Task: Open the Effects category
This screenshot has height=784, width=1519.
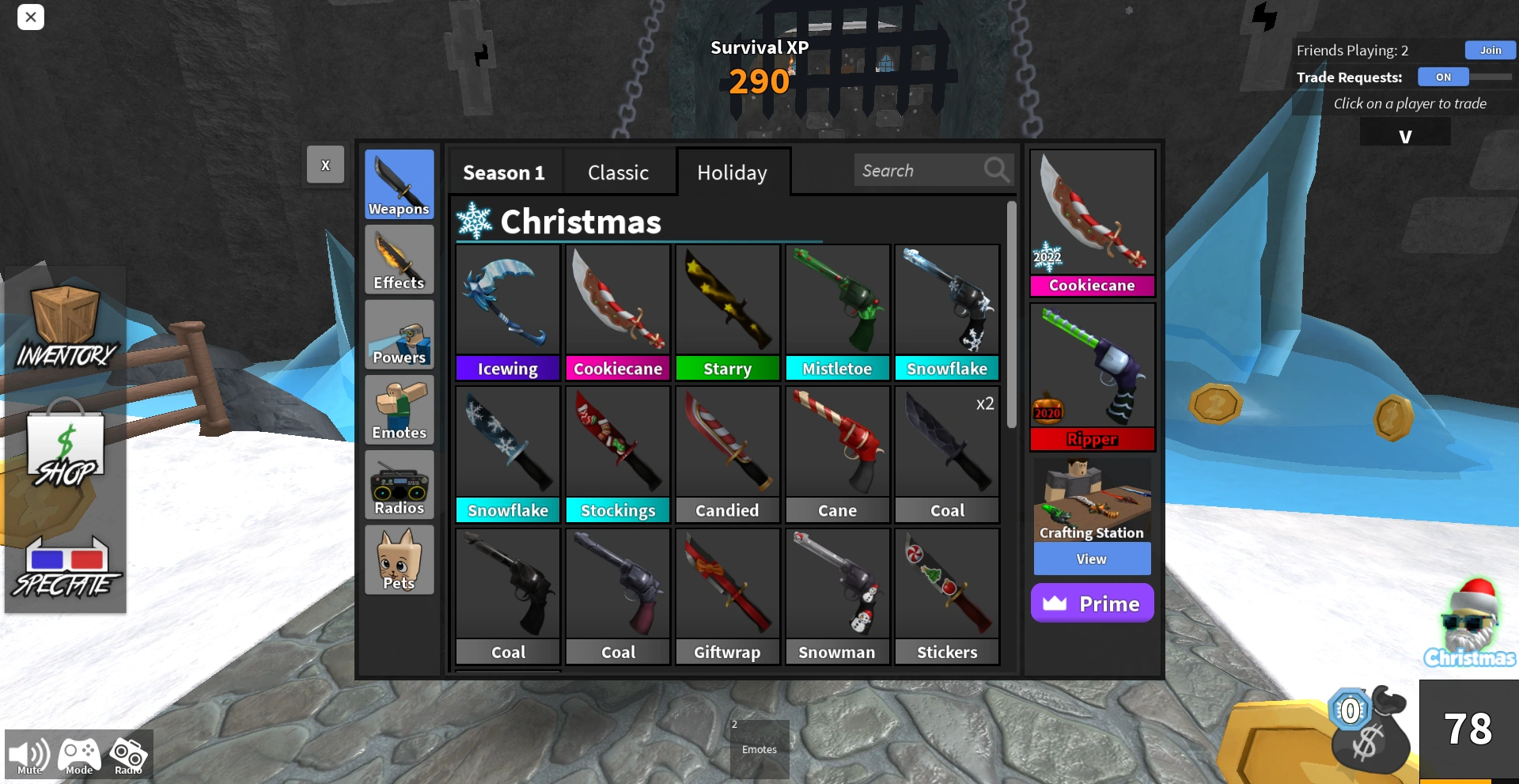Action: point(399,259)
